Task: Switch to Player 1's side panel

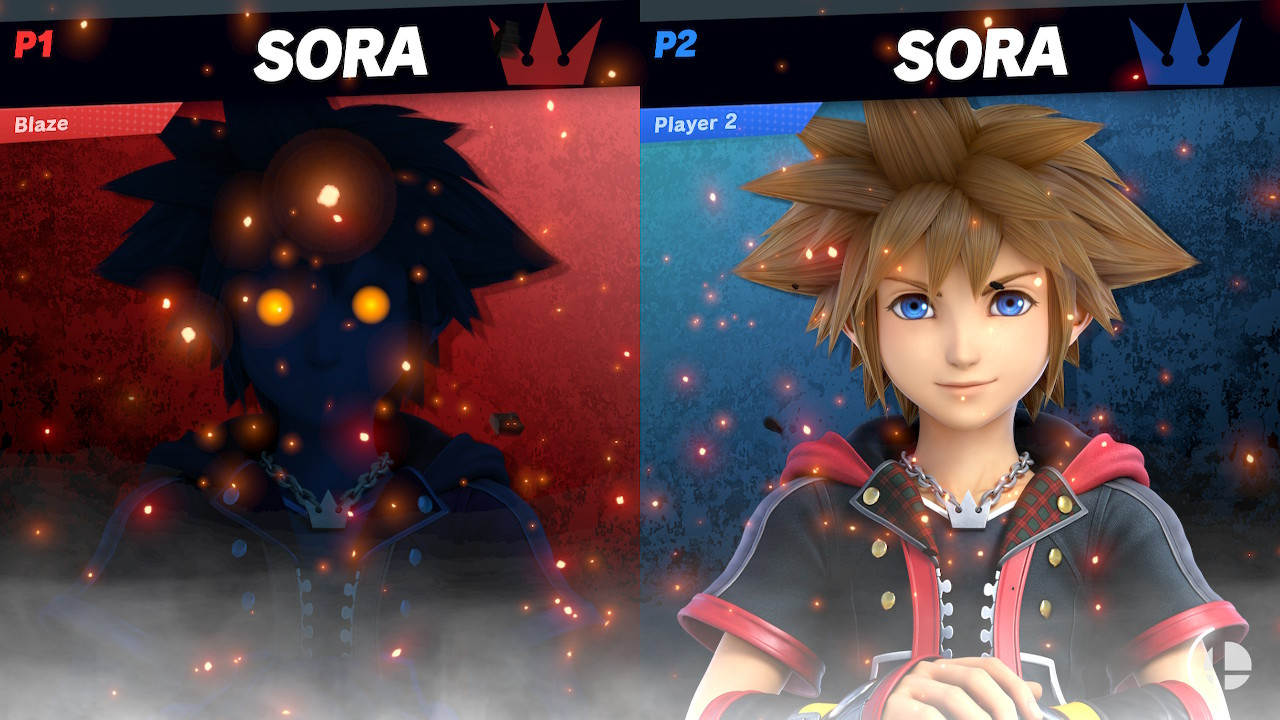Action: (320, 400)
